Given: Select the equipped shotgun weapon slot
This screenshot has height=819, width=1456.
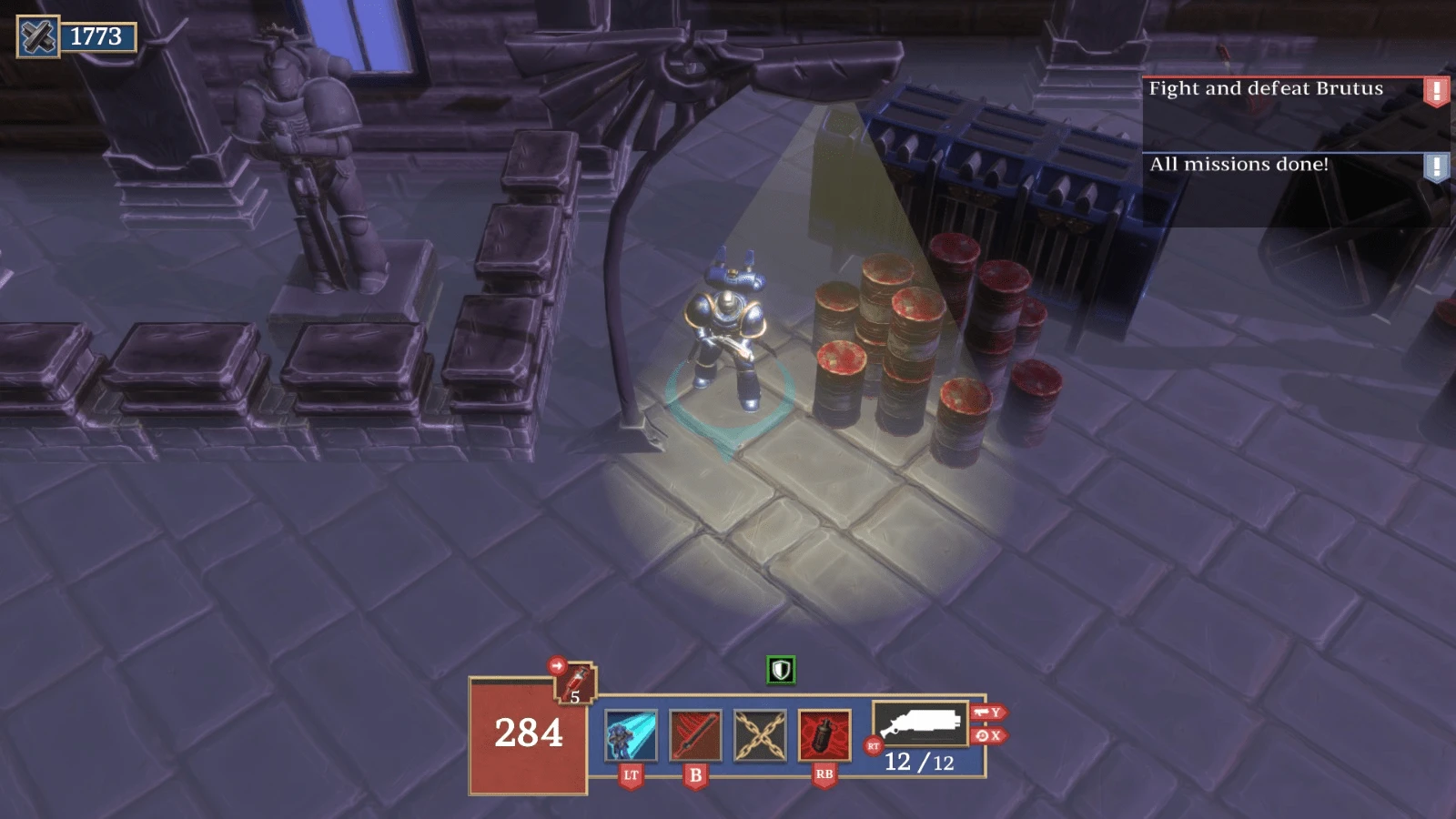Looking at the screenshot, I should coord(919,724).
